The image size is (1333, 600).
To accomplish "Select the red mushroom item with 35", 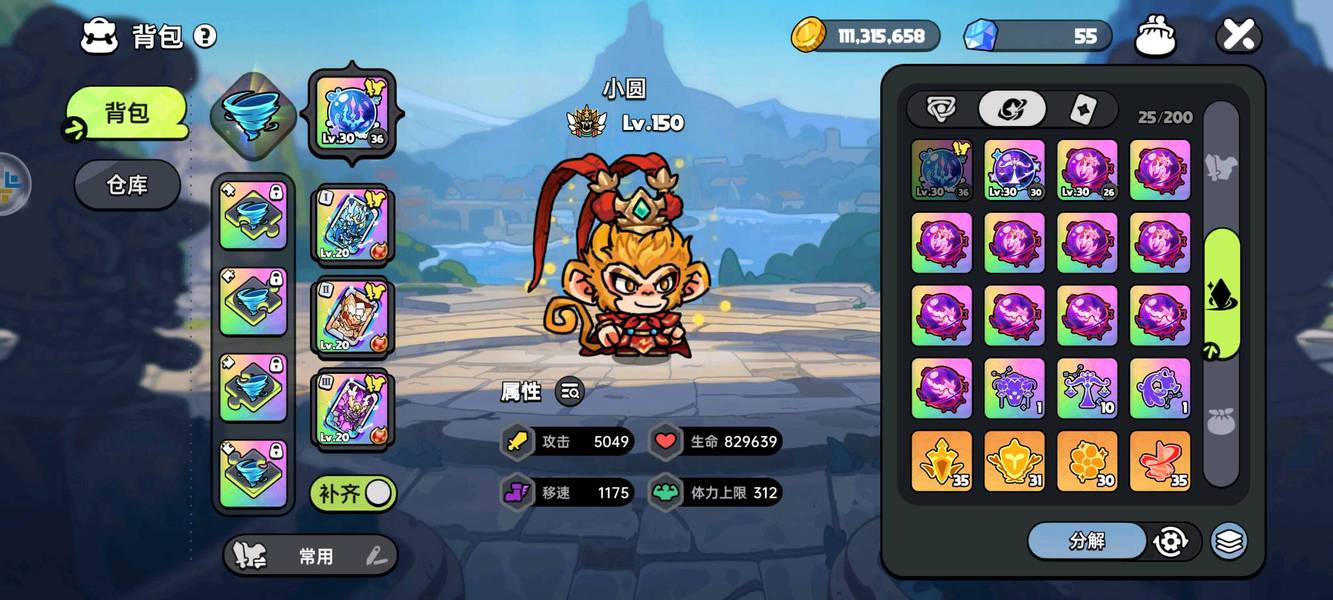I will (1160, 461).
